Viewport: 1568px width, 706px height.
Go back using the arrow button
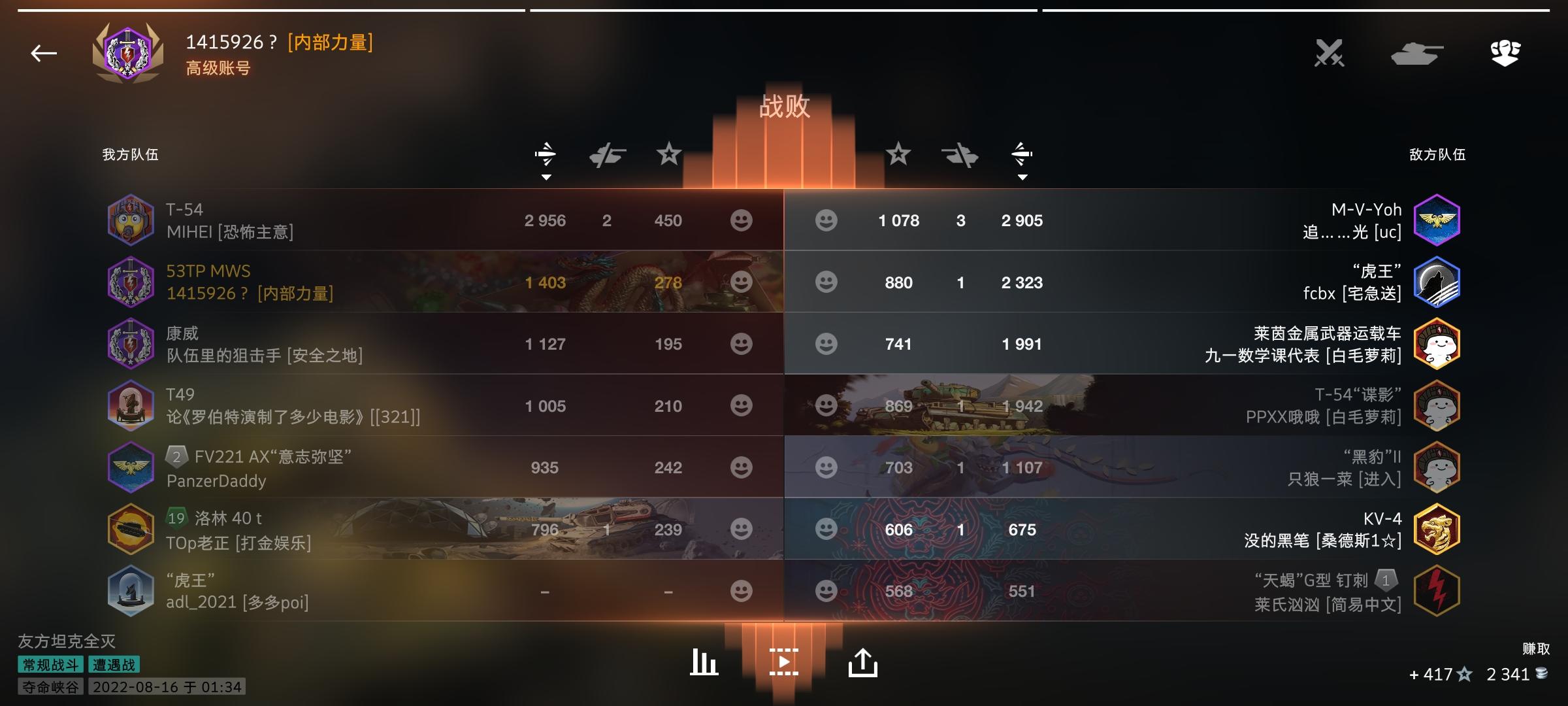tap(42, 54)
